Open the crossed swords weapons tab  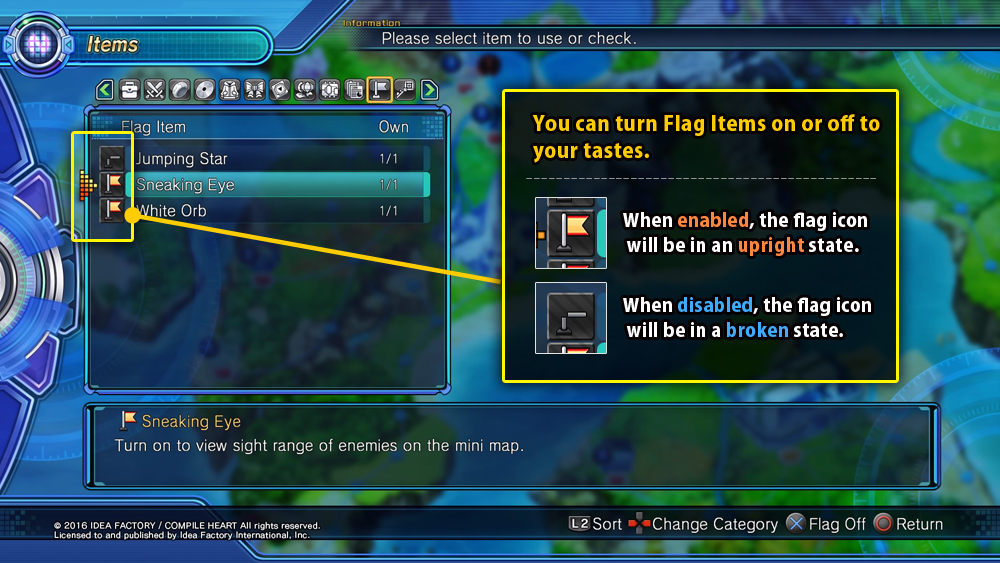[x=154, y=91]
